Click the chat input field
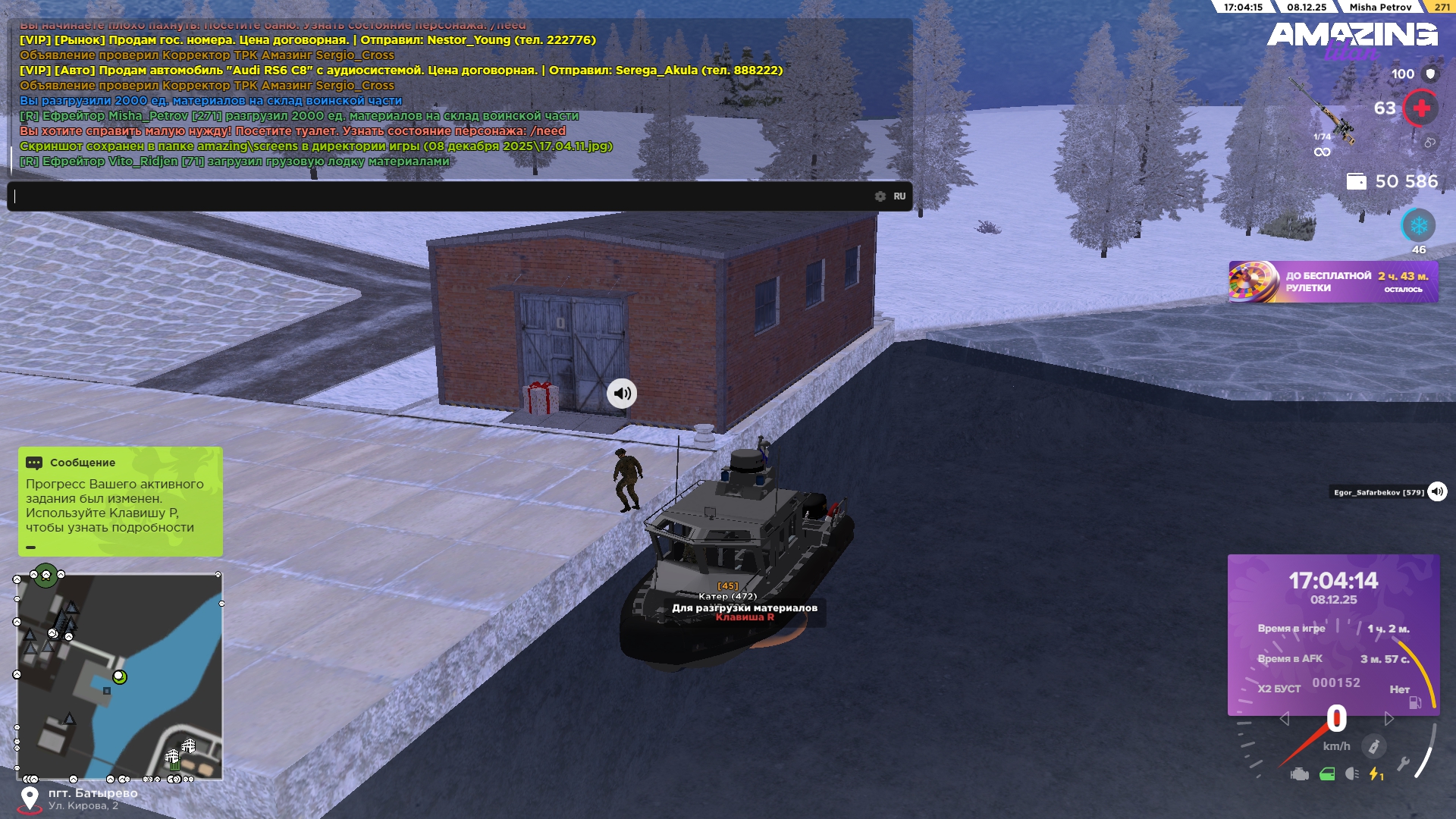This screenshot has height=819, width=1456. 440,196
